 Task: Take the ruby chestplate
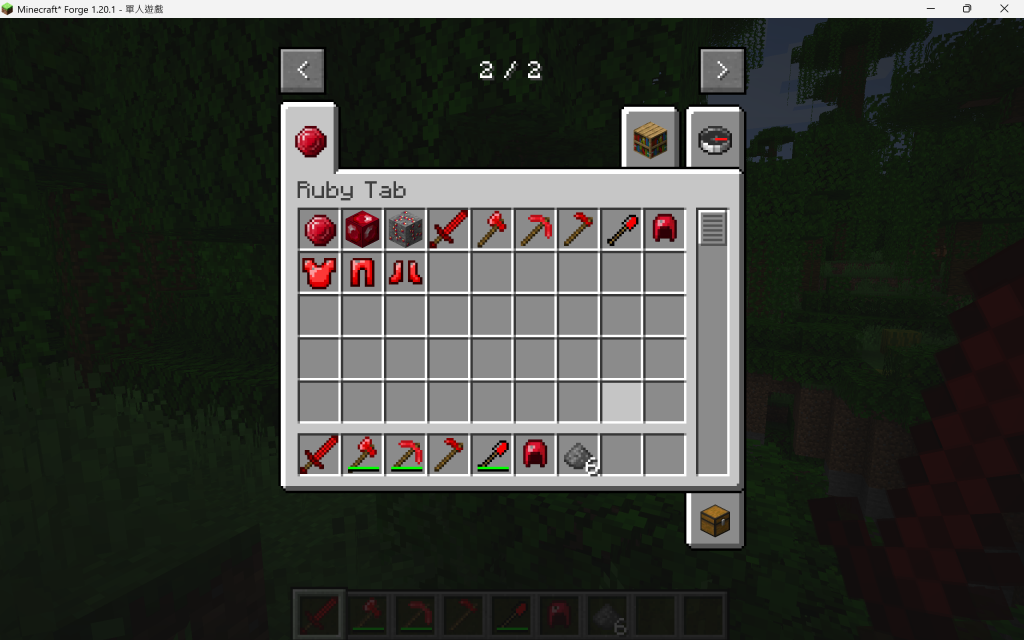[320, 272]
